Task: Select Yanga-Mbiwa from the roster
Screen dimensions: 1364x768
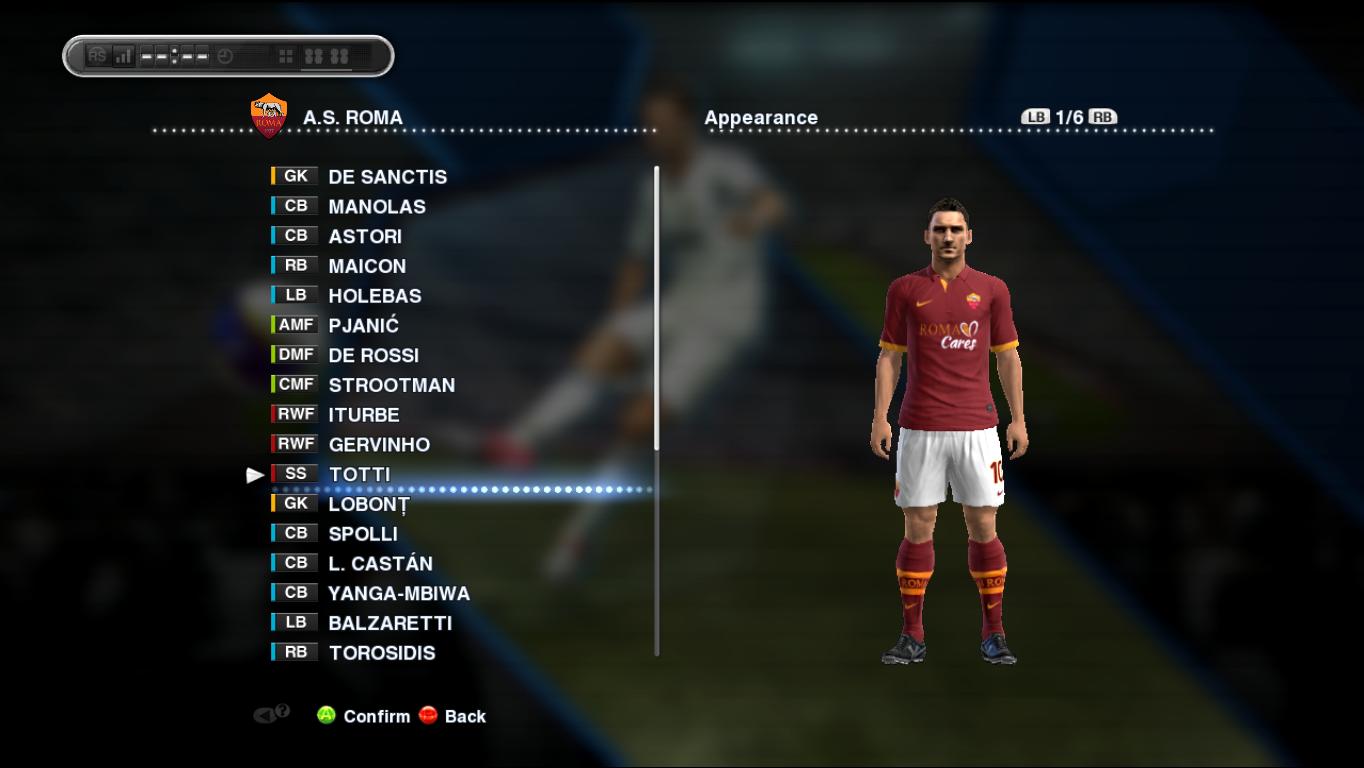Action: click(x=398, y=593)
